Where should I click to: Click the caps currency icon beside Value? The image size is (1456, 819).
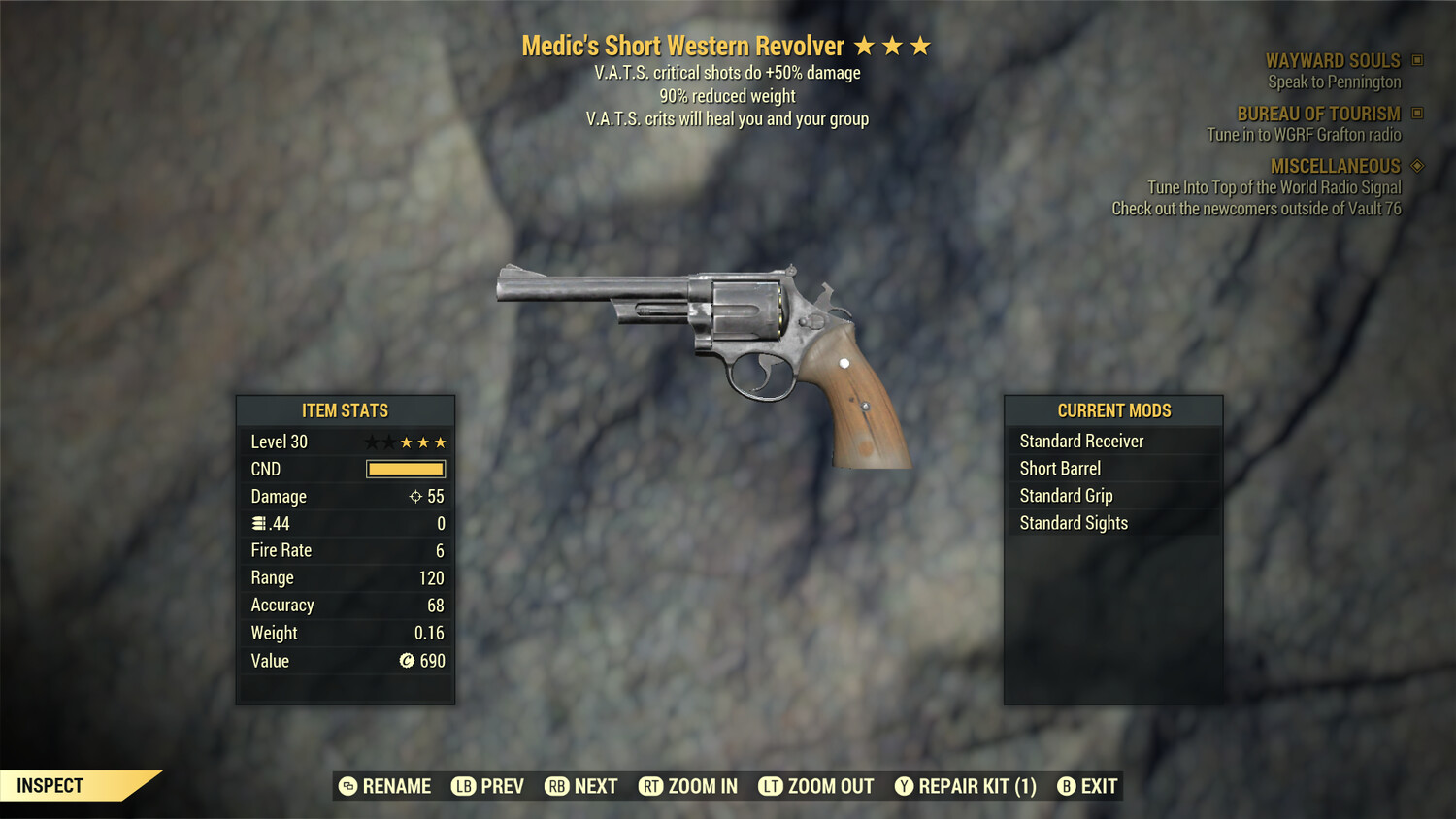407,661
